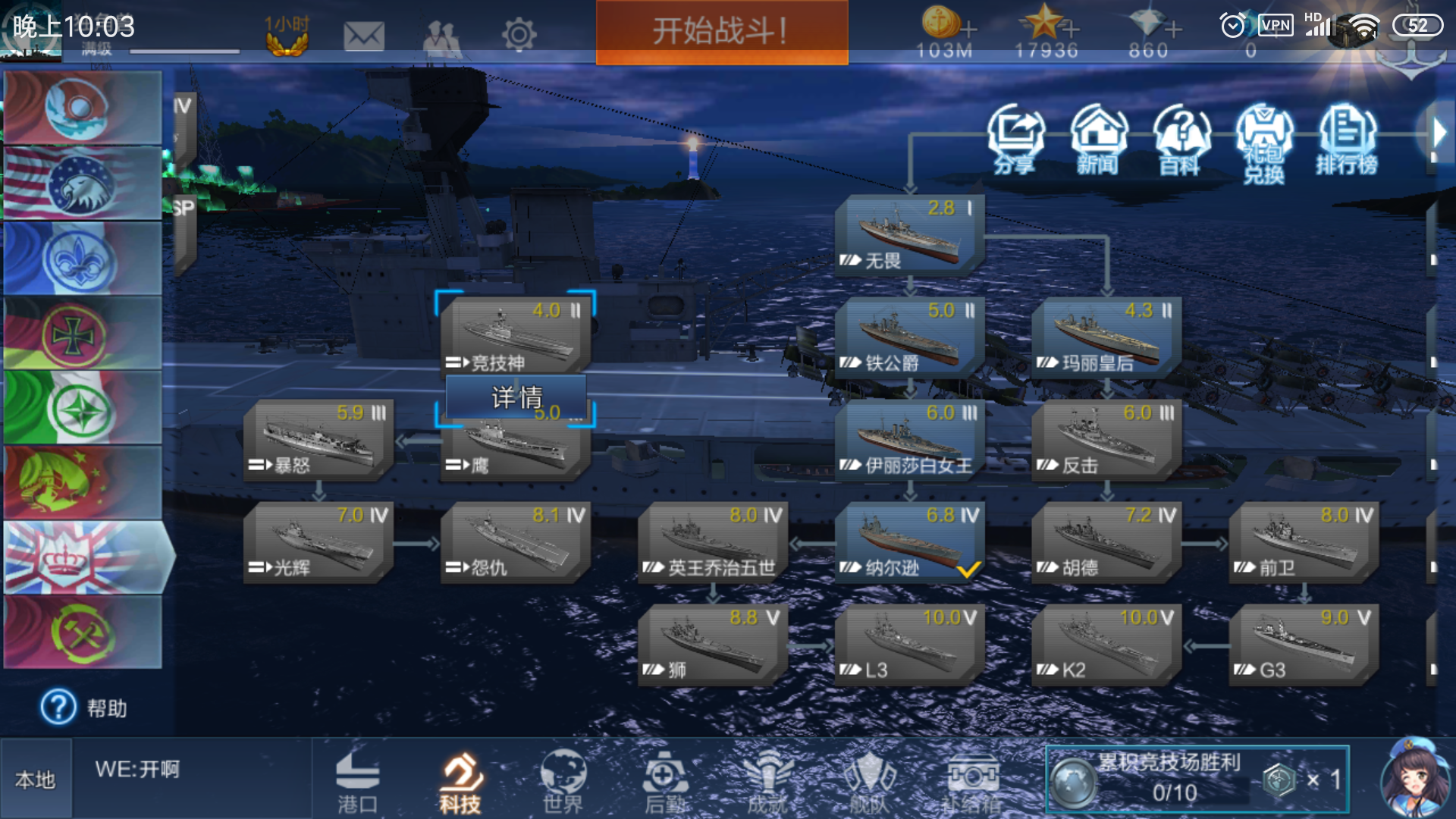Image resolution: width=1456 pixels, height=819 pixels.
Task: Click the 详情 details button
Action: 516,395
